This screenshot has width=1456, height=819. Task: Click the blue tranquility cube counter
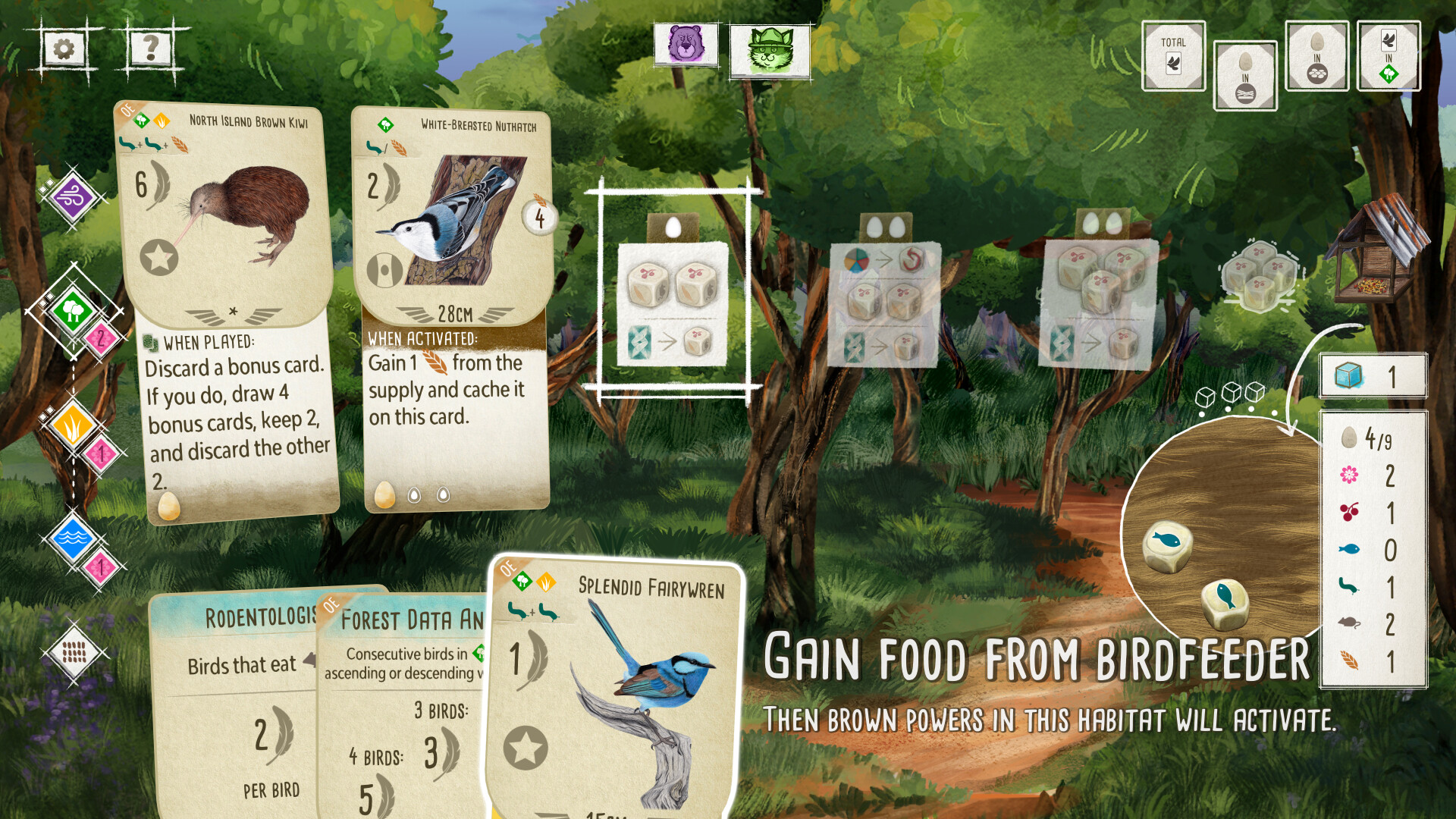tap(1373, 375)
